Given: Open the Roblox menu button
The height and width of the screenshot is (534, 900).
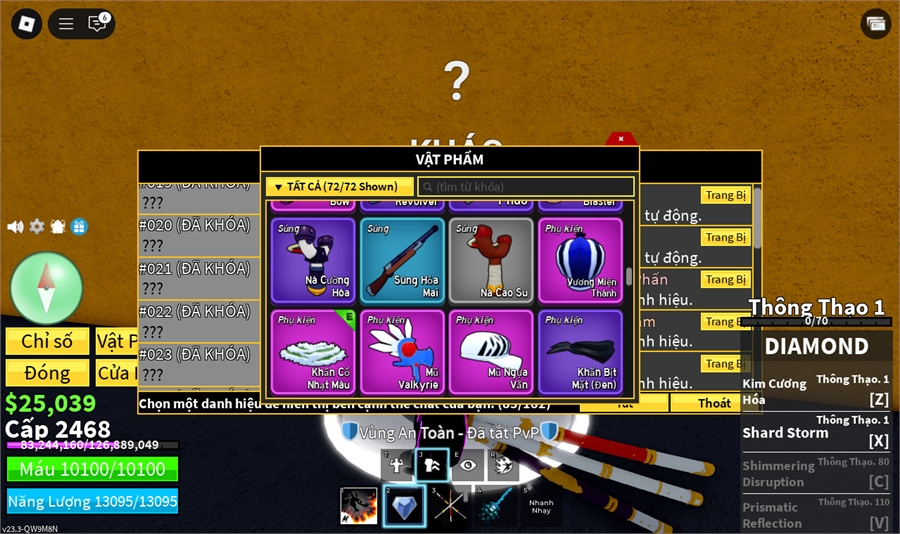Looking at the screenshot, I should pos(25,23).
